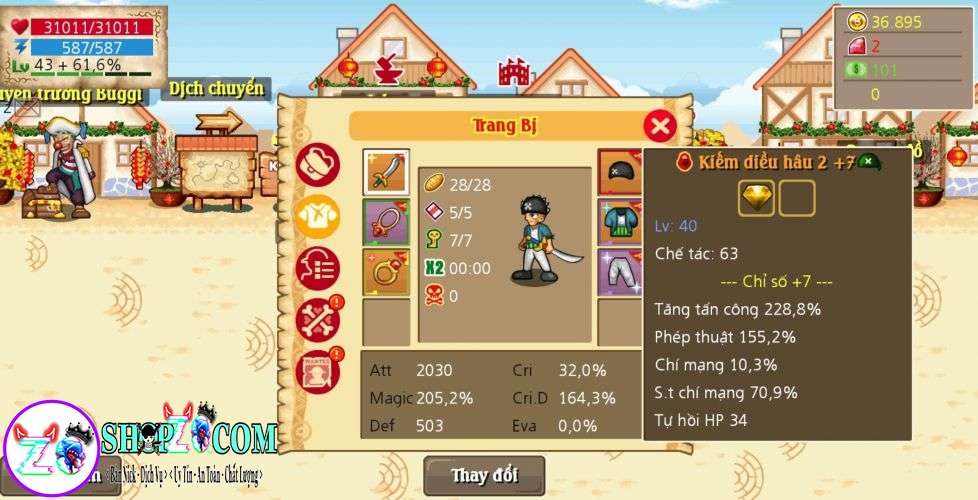Switch to the shirt equipment tab
The image size is (978, 500).
318,215
